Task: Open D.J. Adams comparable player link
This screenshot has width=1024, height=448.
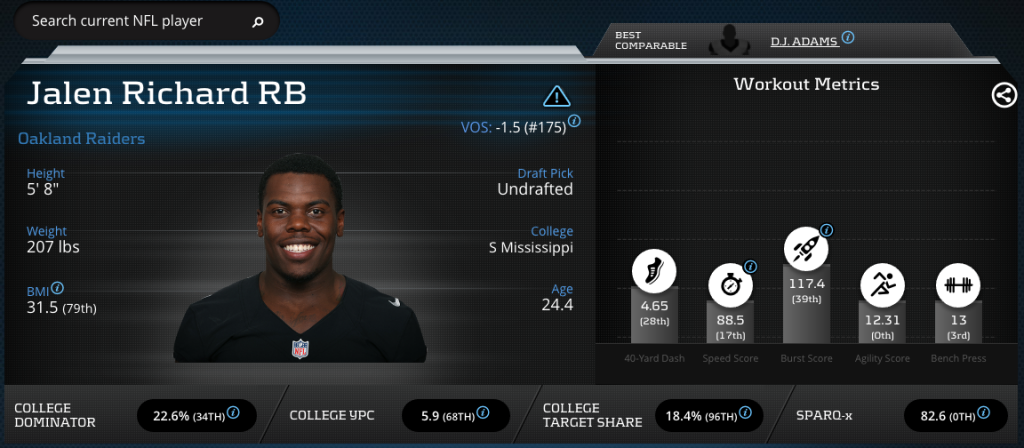Action: pyautogui.click(x=804, y=40)
